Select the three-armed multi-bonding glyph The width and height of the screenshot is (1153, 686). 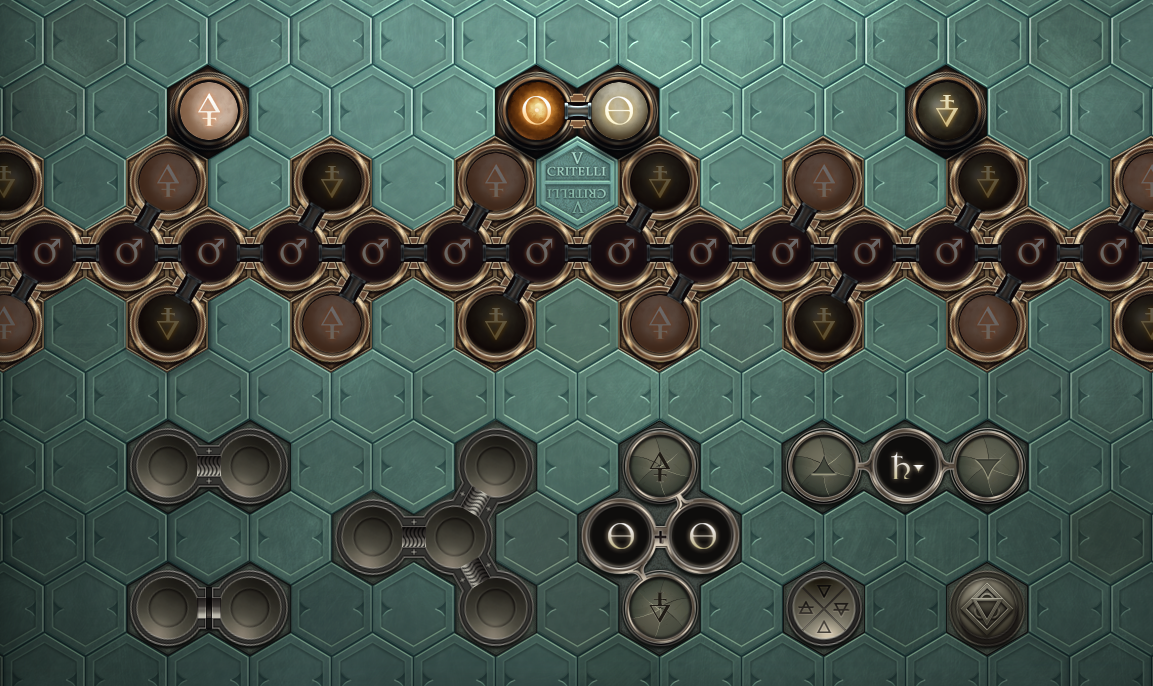(454, 537)
